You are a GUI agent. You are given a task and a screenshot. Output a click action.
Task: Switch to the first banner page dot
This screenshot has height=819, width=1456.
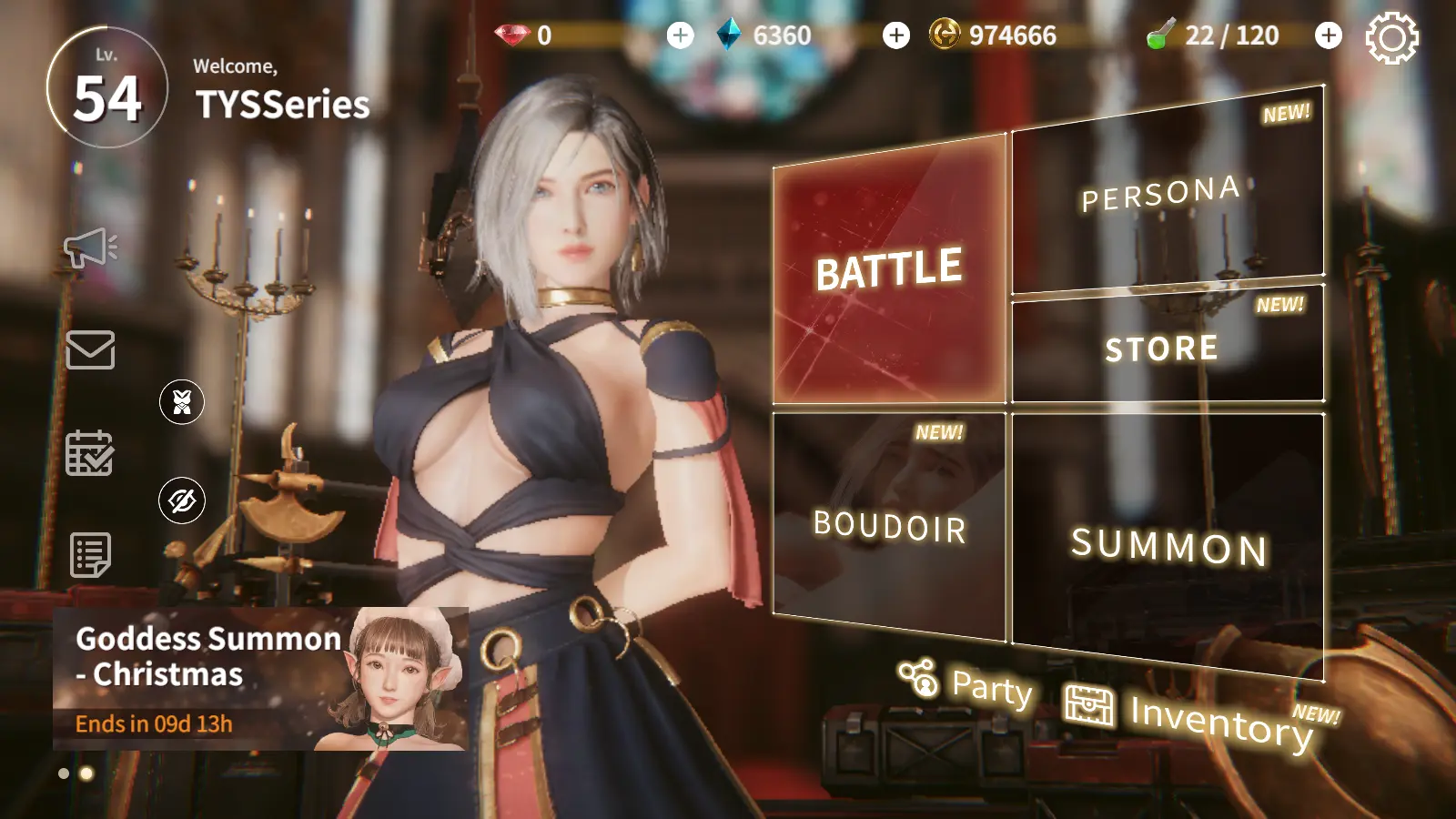[x=64, y=773]
